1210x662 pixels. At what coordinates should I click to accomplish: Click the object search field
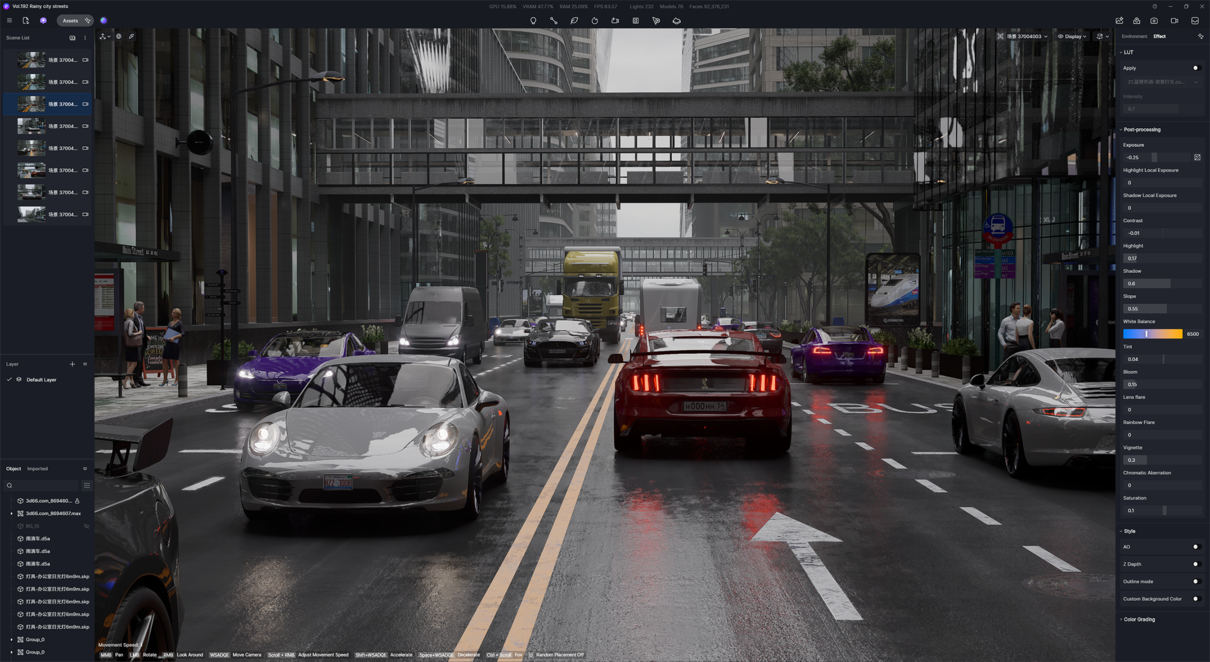pyautogui.click(x=42, y=486)
